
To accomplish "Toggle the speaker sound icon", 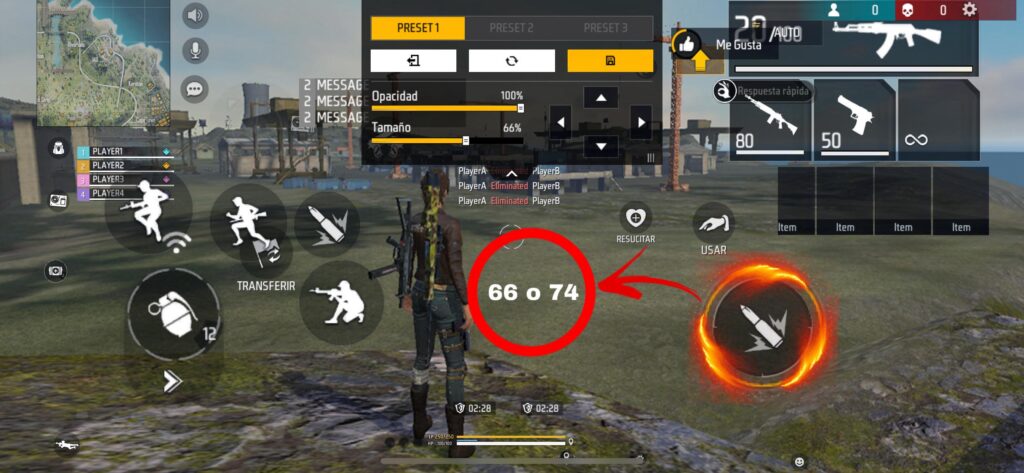I will click(195, 15).
